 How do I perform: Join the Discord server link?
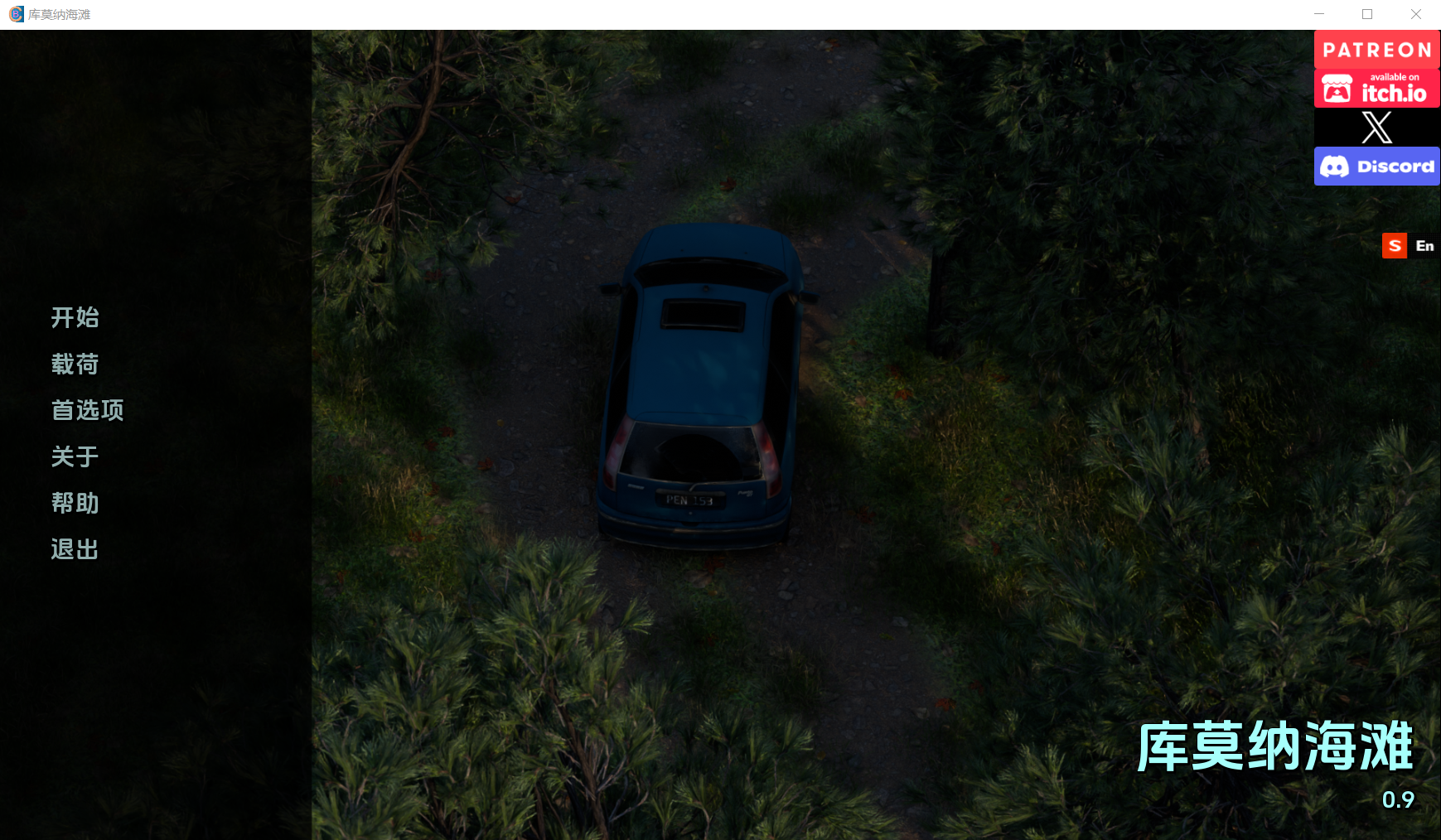pyautogui.click(x=1376, y=167)
